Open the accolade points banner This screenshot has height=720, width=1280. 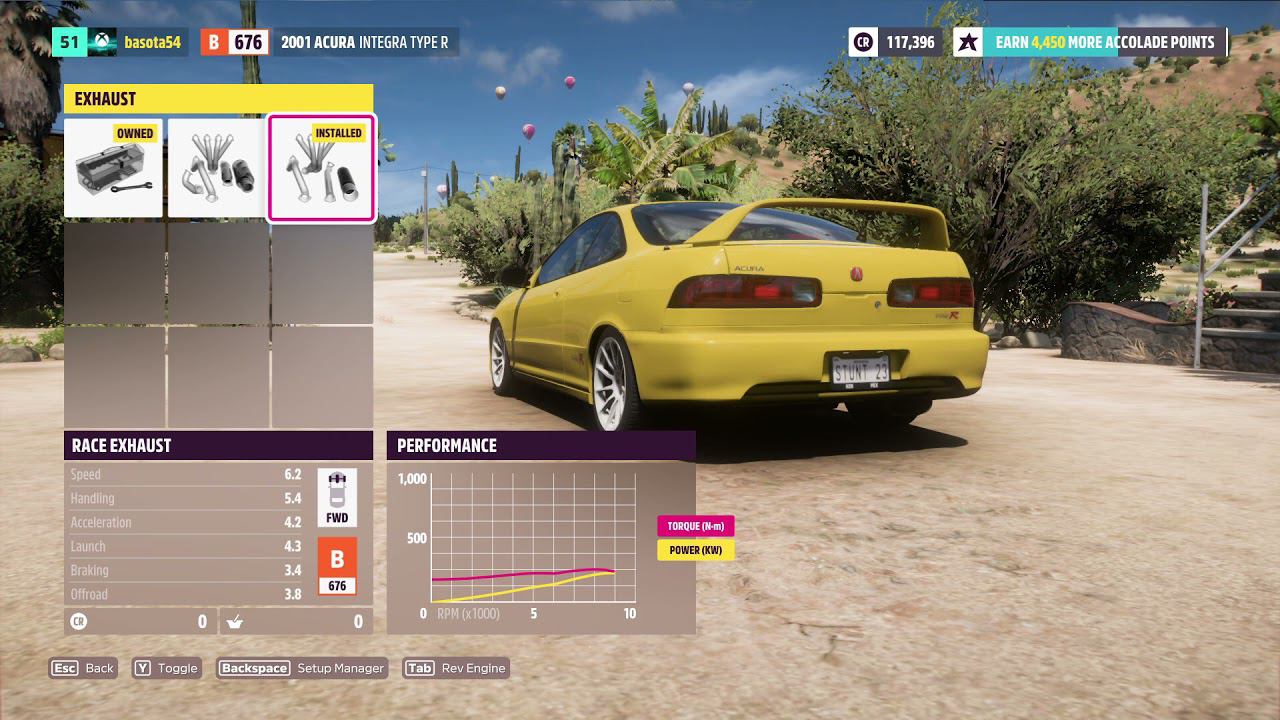tap(1089, 42)
